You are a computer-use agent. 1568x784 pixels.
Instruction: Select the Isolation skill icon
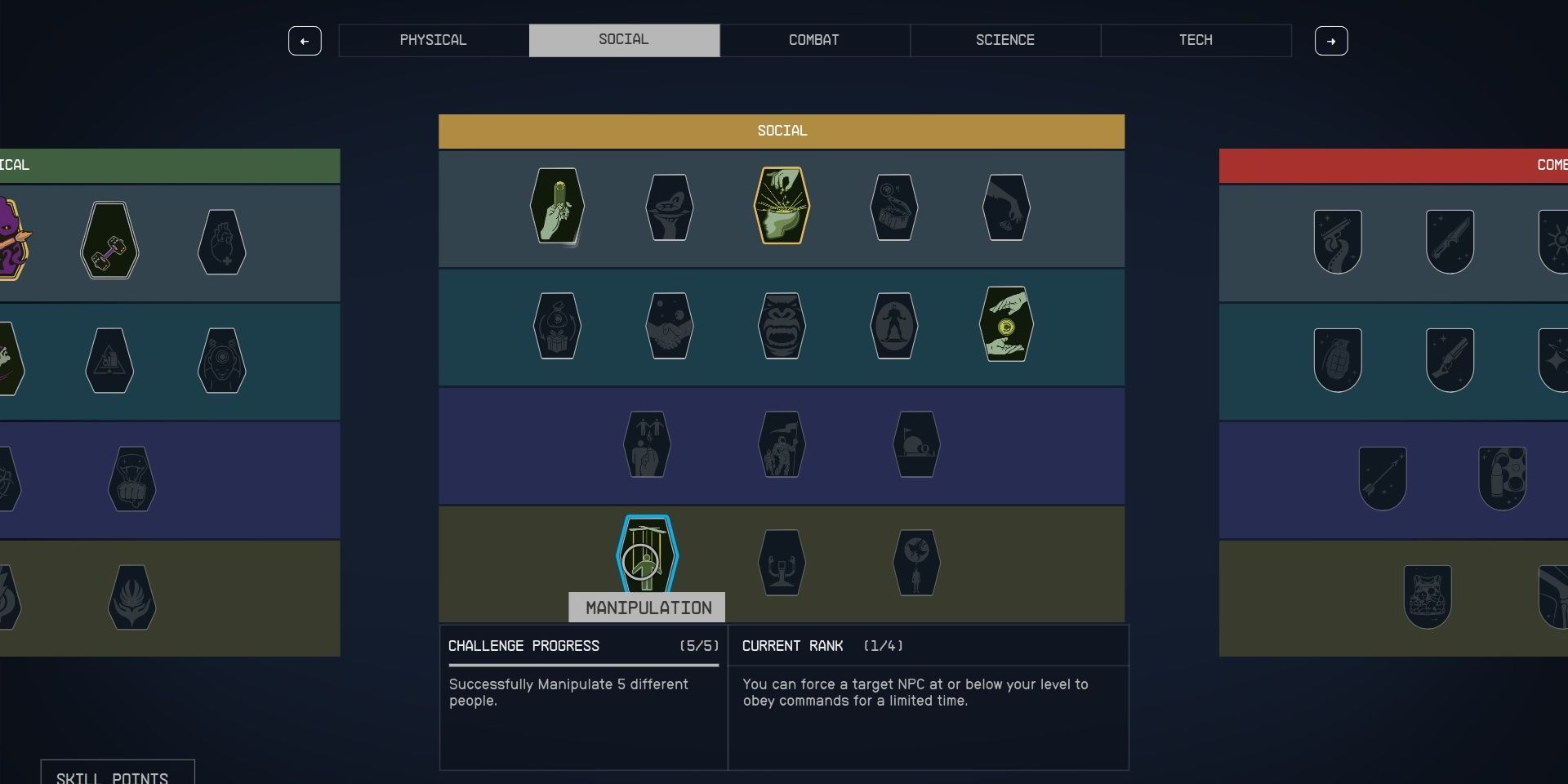tap(893, 325)
